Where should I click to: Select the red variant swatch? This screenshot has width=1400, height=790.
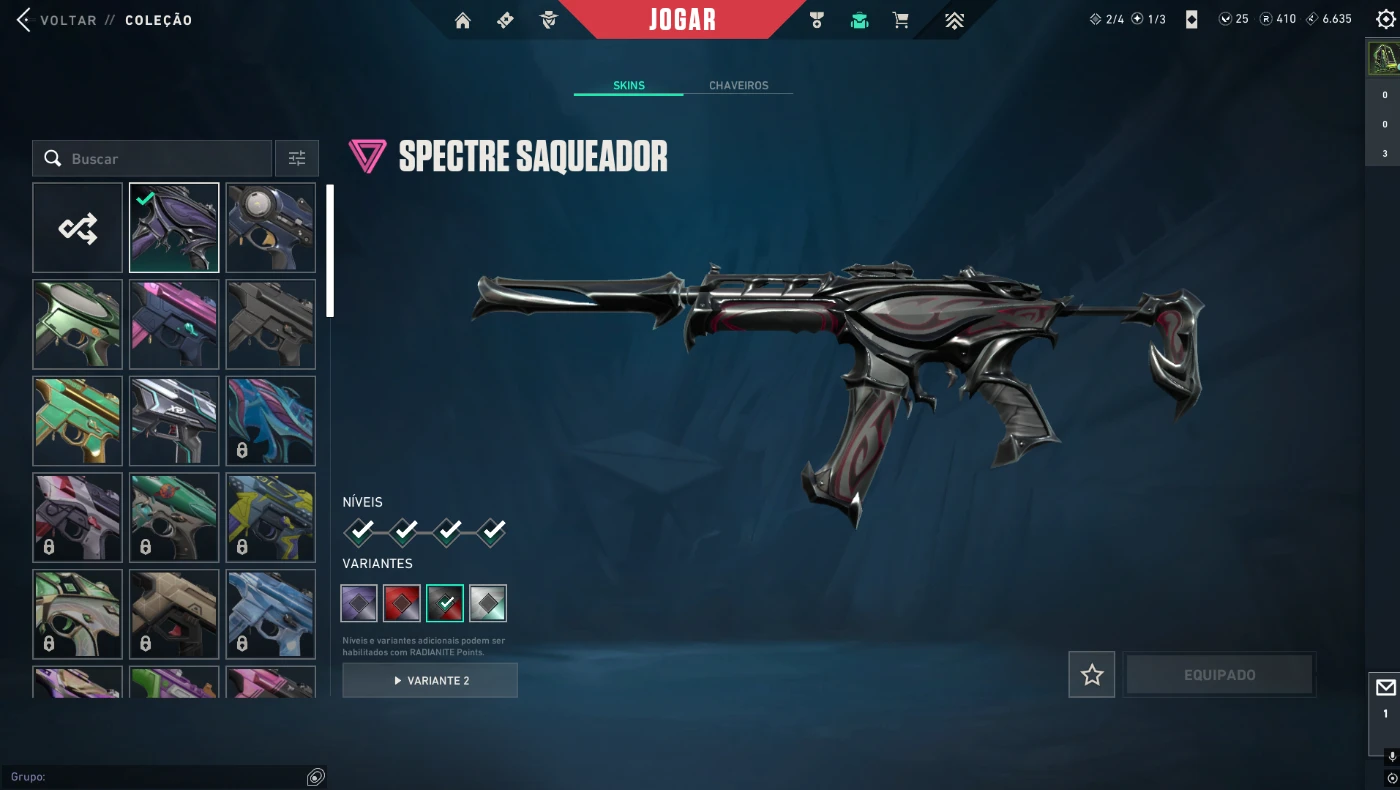pyautogui.click(x=402, y=603)
